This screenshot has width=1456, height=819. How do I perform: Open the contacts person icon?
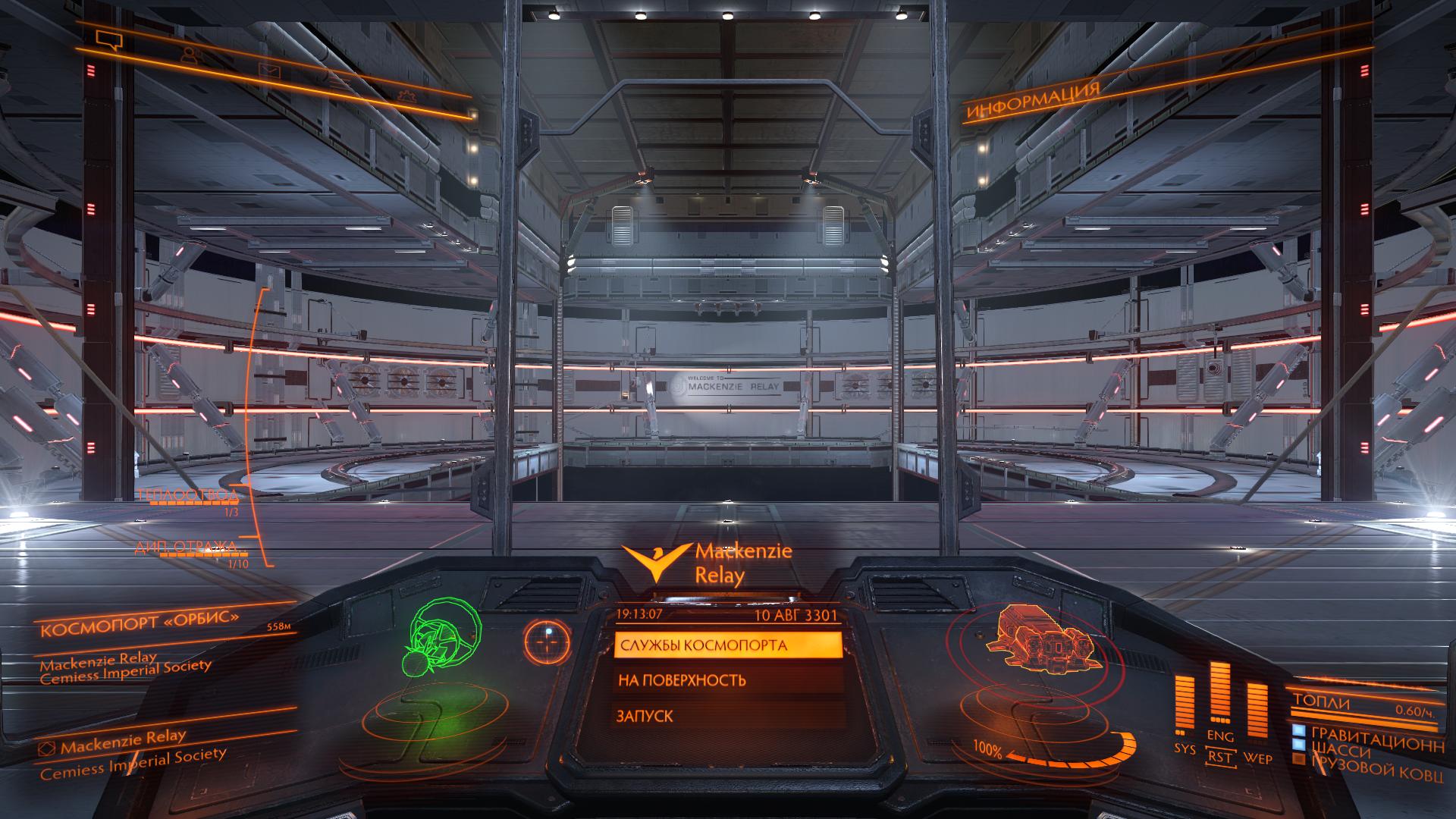[189, 55]
